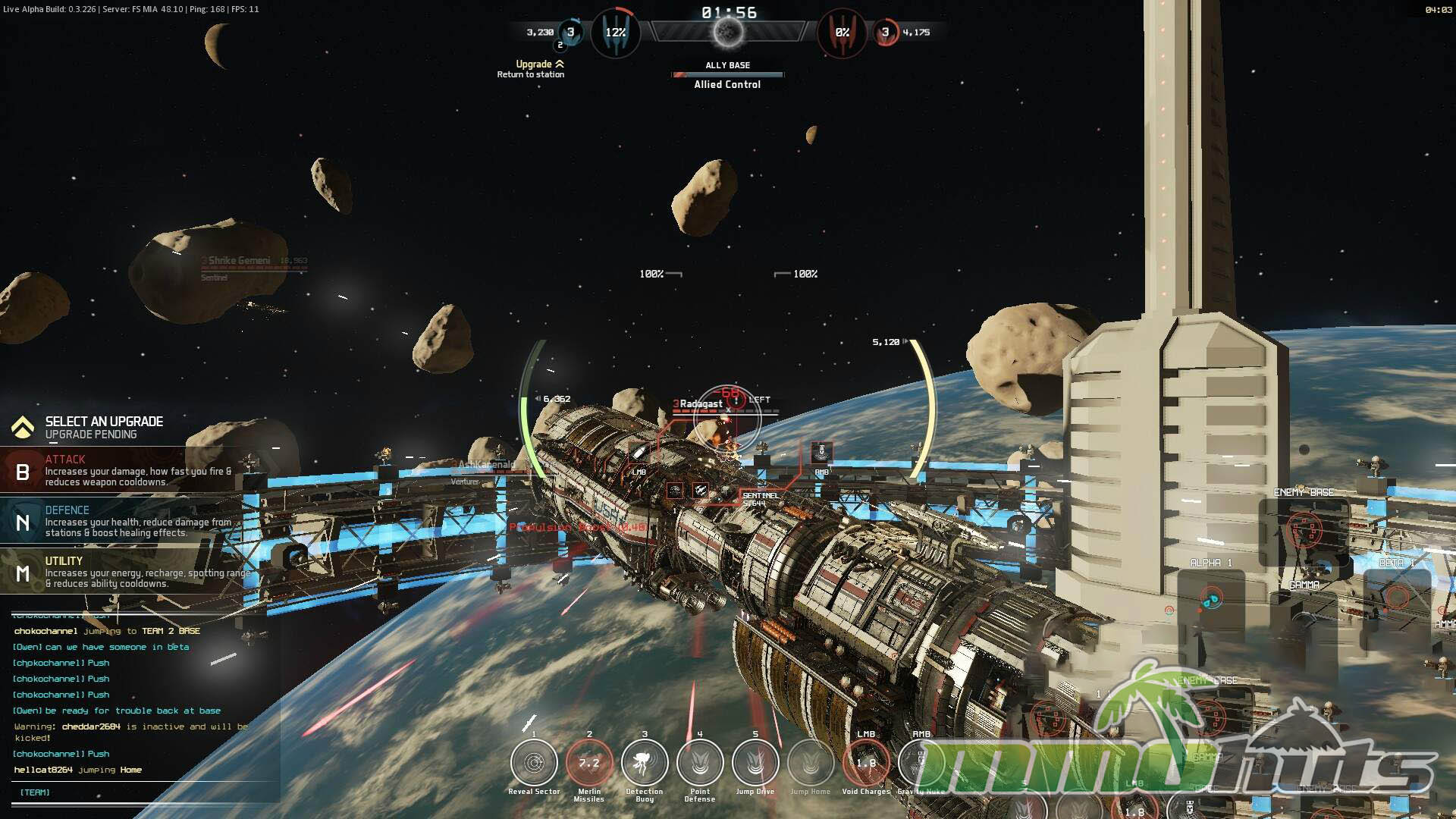Use the Jump Home ability
The image size is (1456, 819).
pyautogui.click(x=811, y=763)
